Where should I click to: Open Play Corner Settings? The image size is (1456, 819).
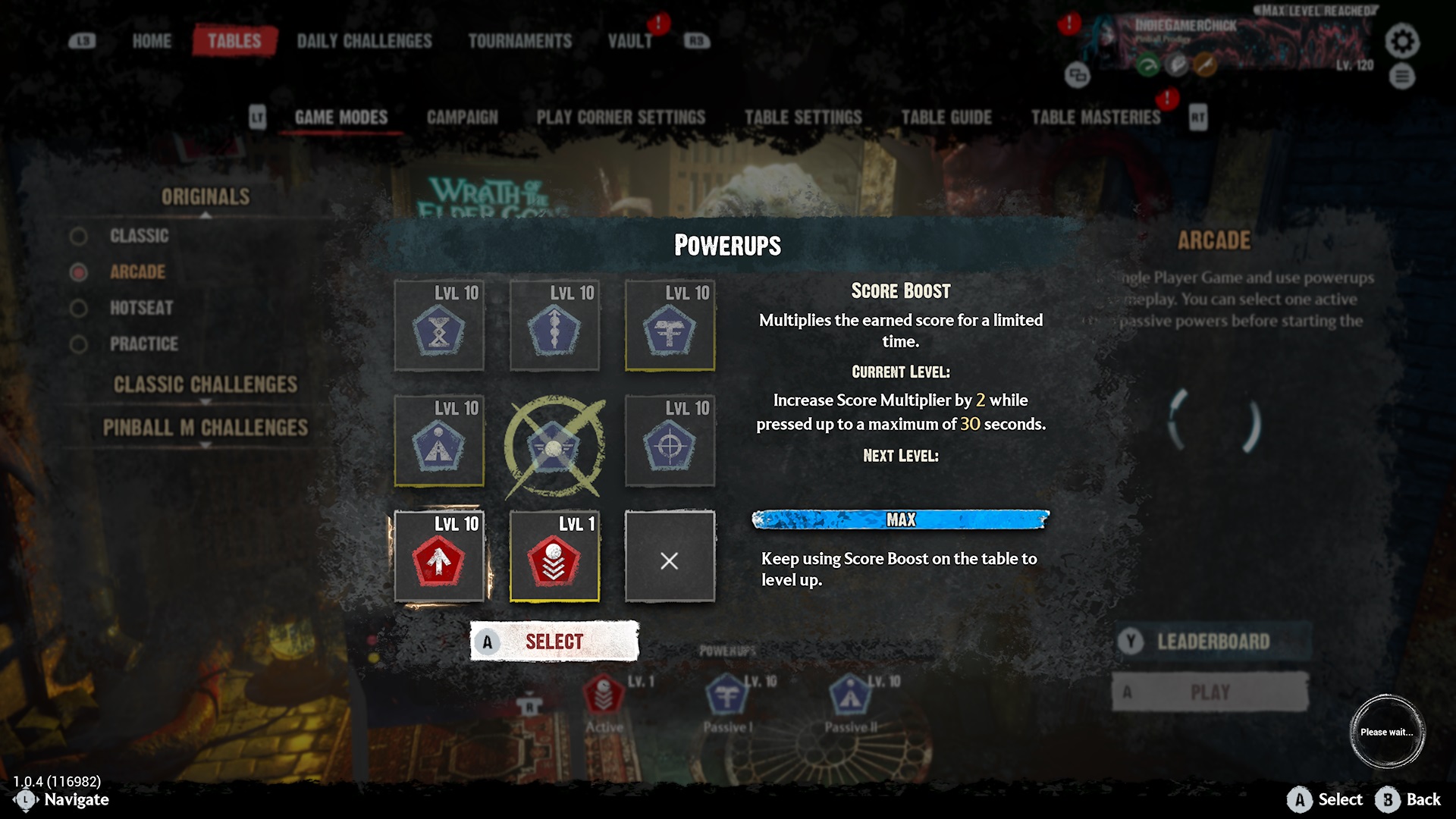620,118
